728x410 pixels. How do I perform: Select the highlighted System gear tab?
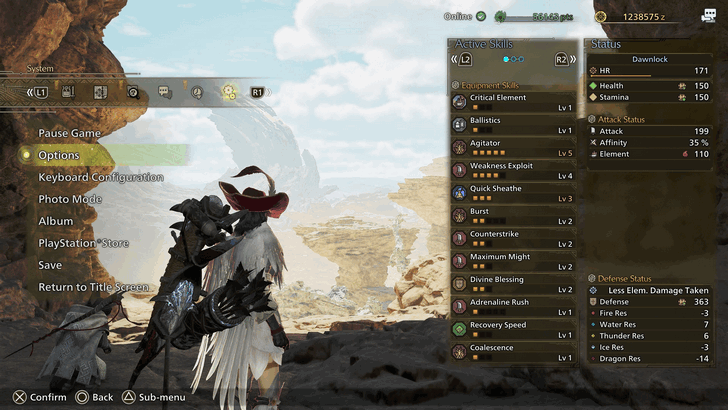(x=228, y=92)
